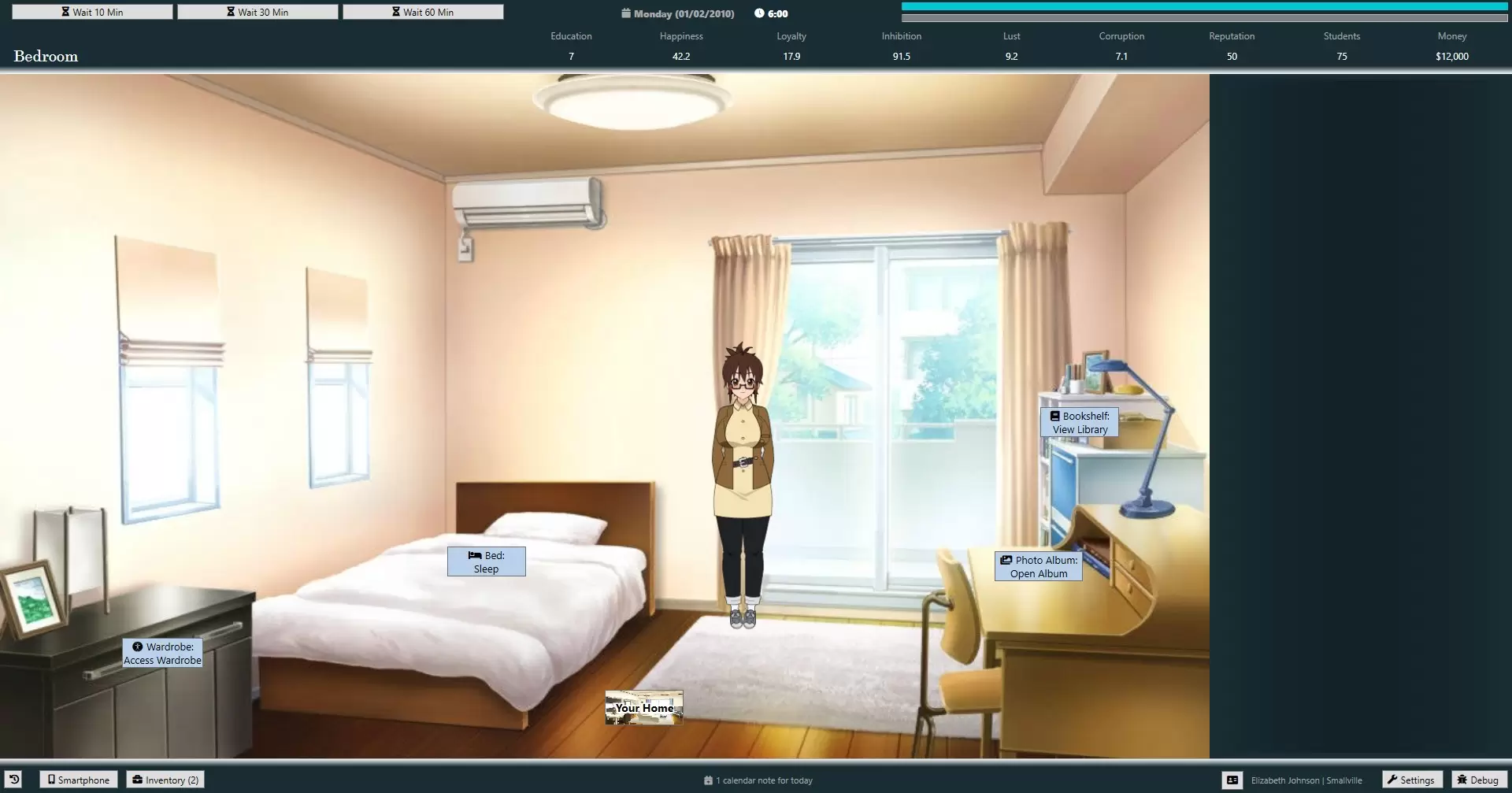Read the calendar note for today
Image resolution: width=1512 pixels, height=793 pixels.
click(x=758, y=780)
